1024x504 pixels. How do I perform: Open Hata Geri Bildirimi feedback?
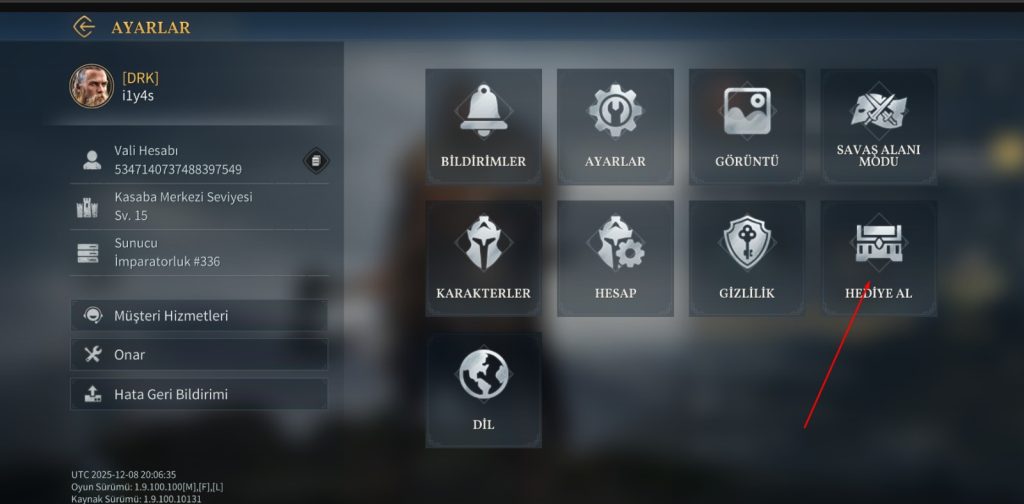coord(199,394)
